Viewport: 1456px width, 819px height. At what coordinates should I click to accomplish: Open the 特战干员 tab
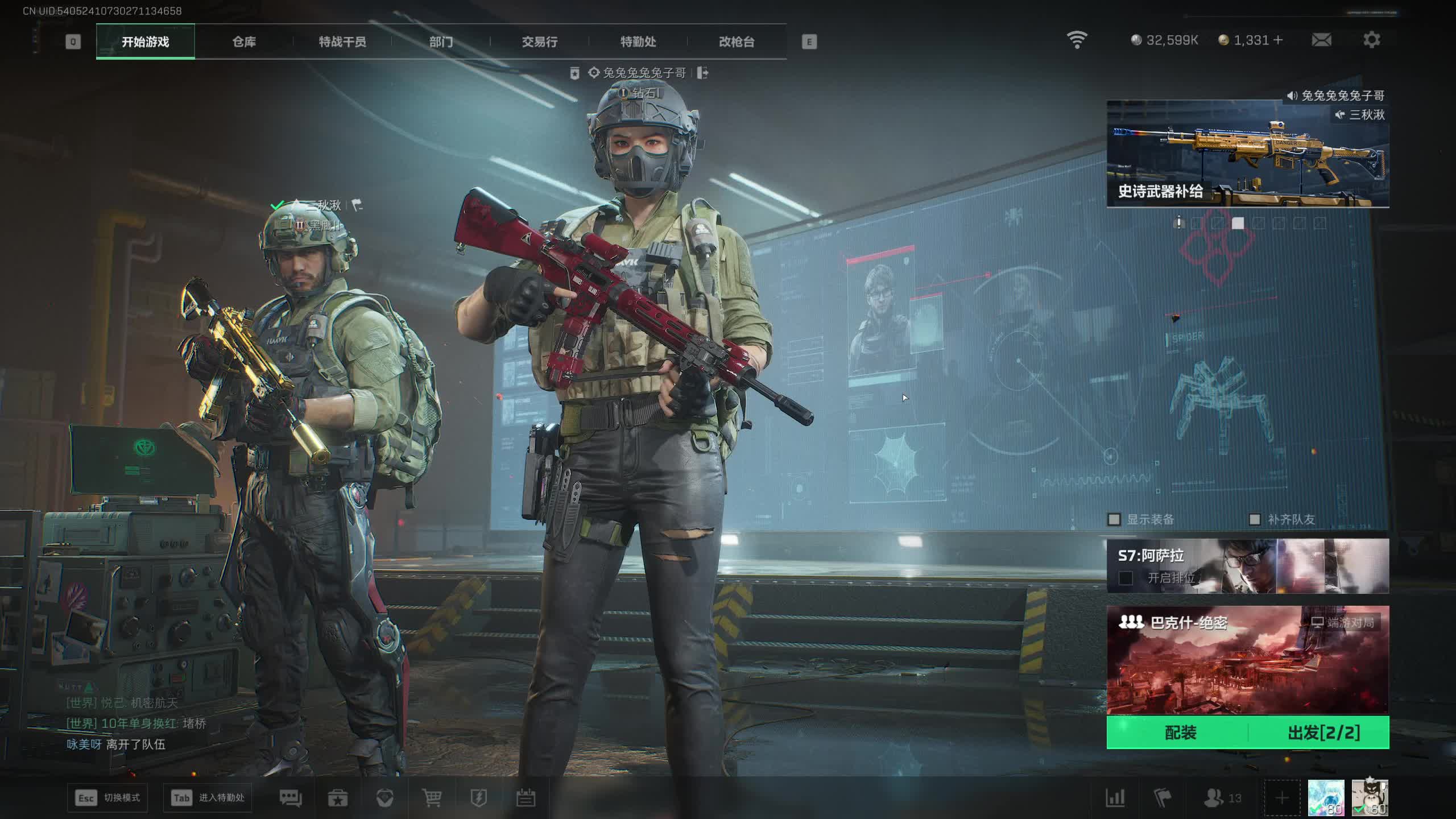coord(342,42)
